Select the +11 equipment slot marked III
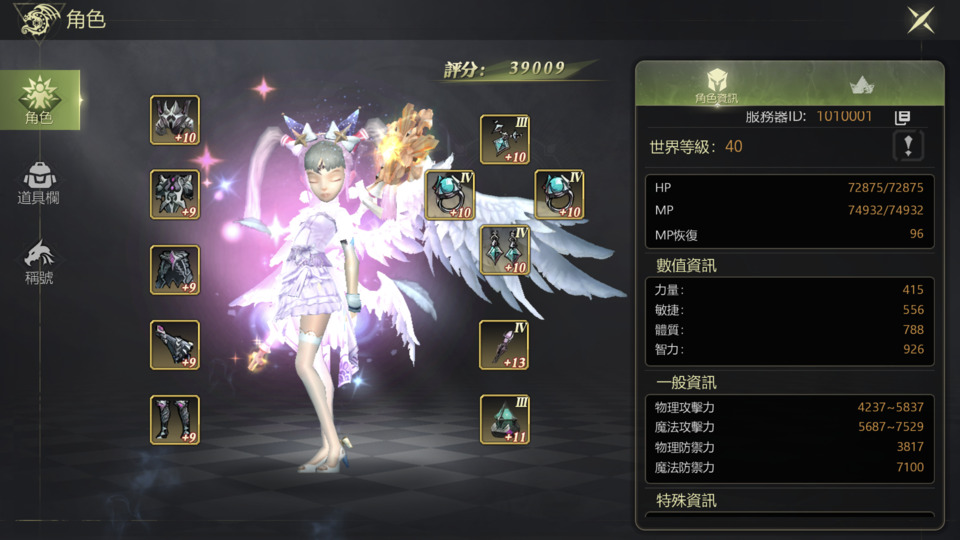 (504, 420)
